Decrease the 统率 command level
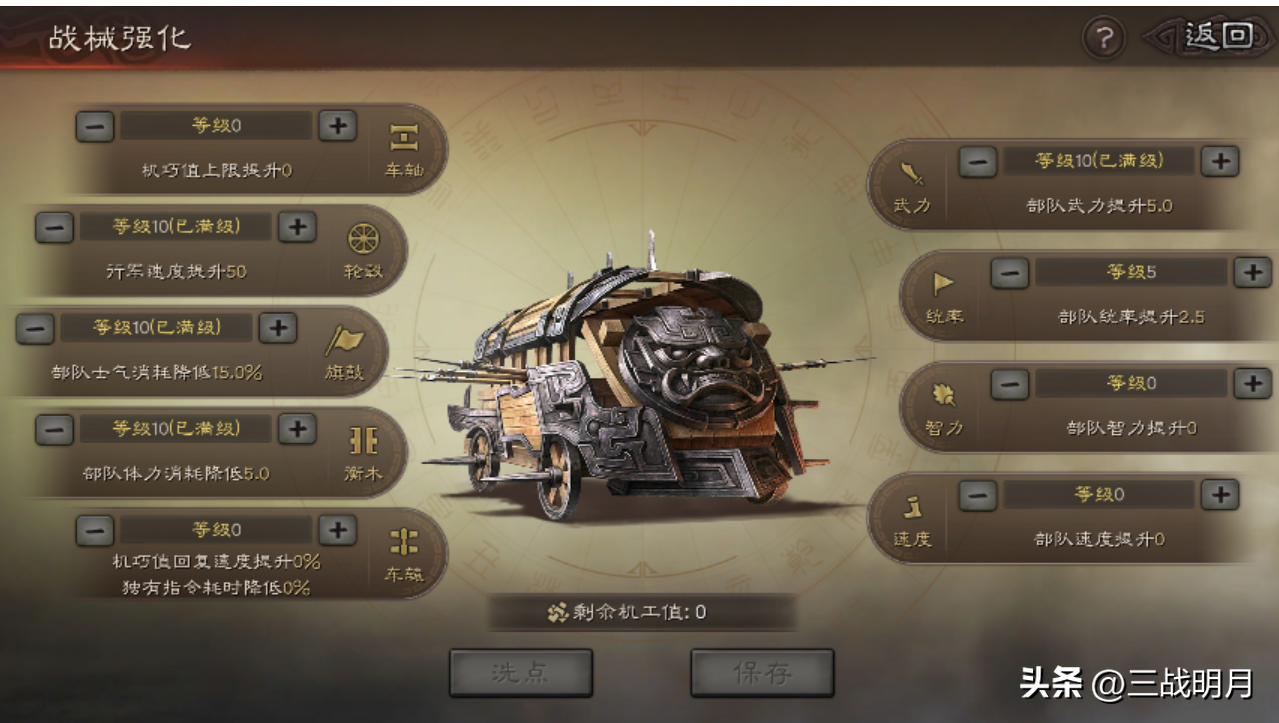 (1010, 272)
